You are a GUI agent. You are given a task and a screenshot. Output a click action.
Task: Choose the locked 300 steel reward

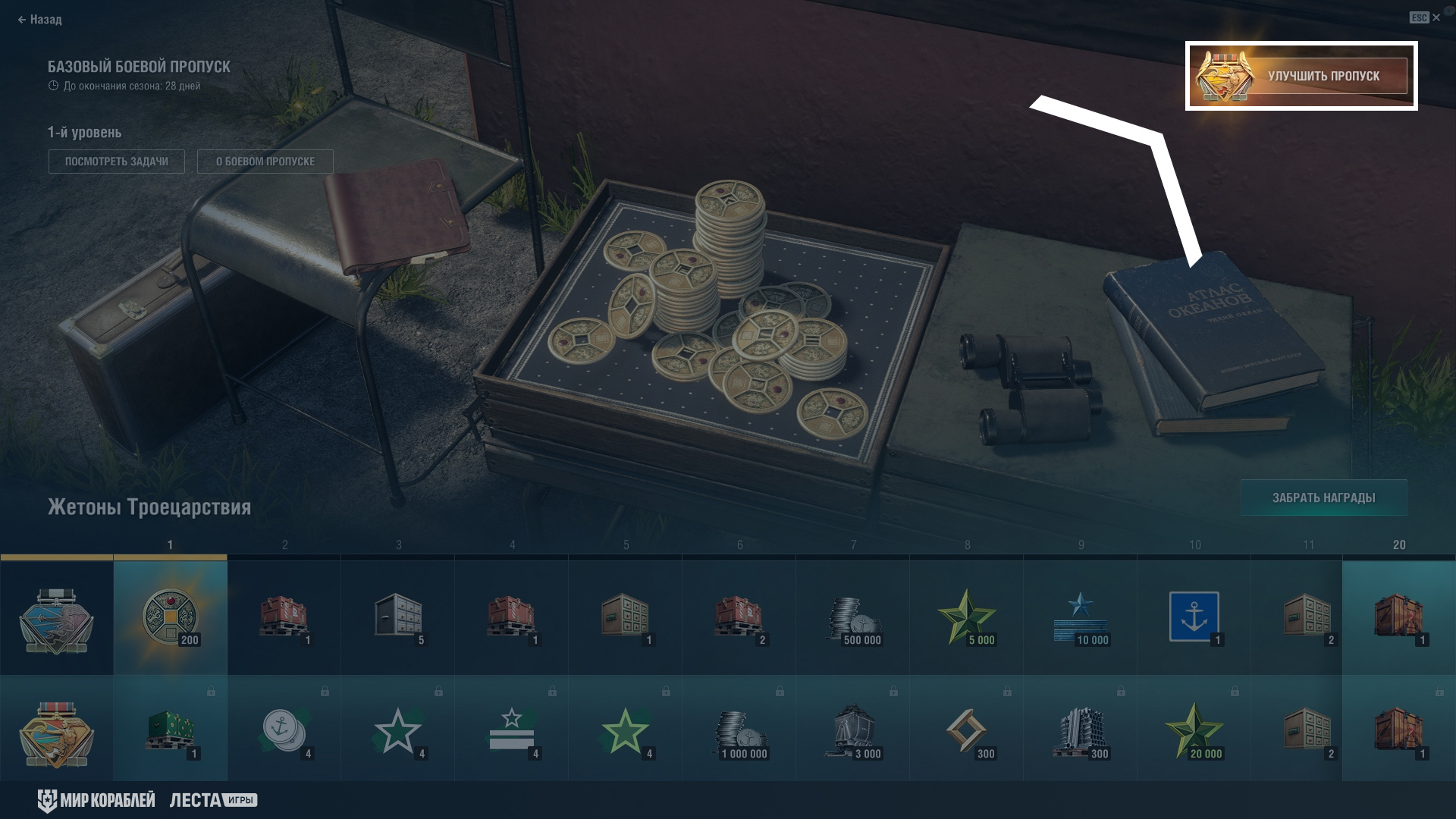pos(1081,731)
